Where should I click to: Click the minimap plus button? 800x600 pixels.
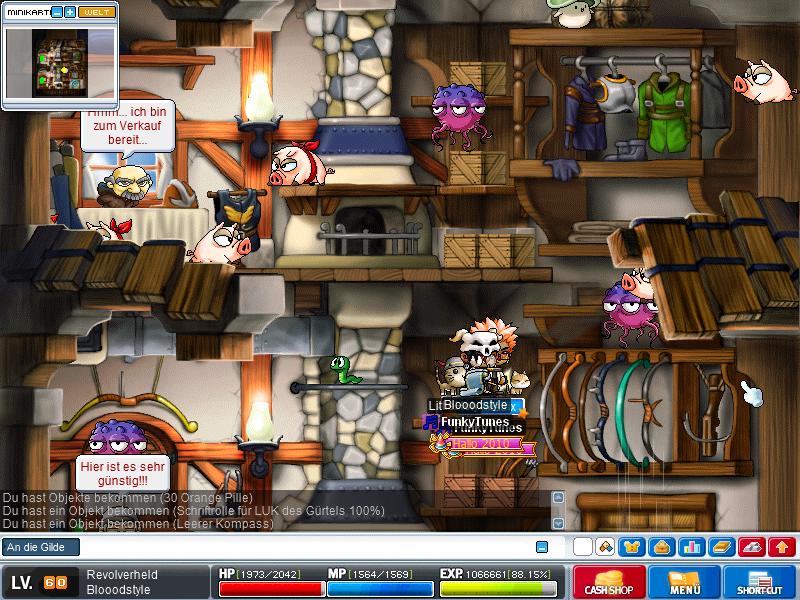point(70,12)
